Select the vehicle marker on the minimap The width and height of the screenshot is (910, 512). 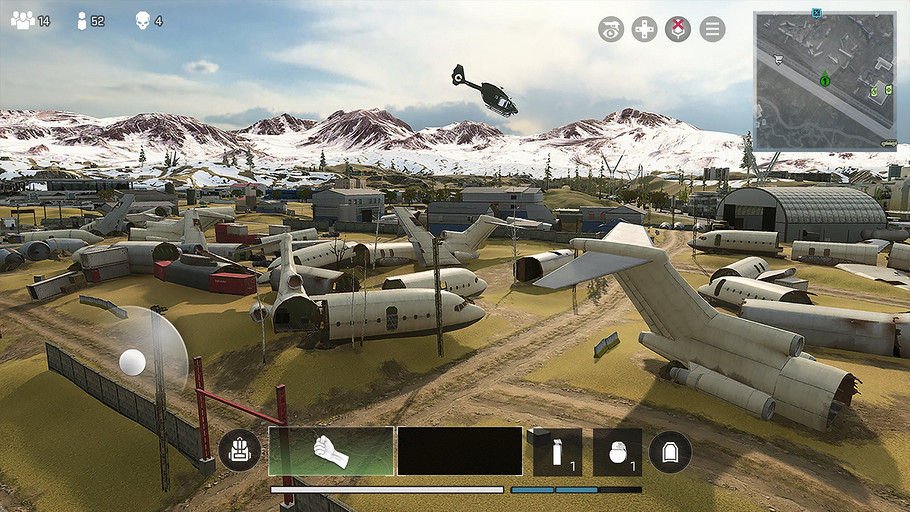887,143
